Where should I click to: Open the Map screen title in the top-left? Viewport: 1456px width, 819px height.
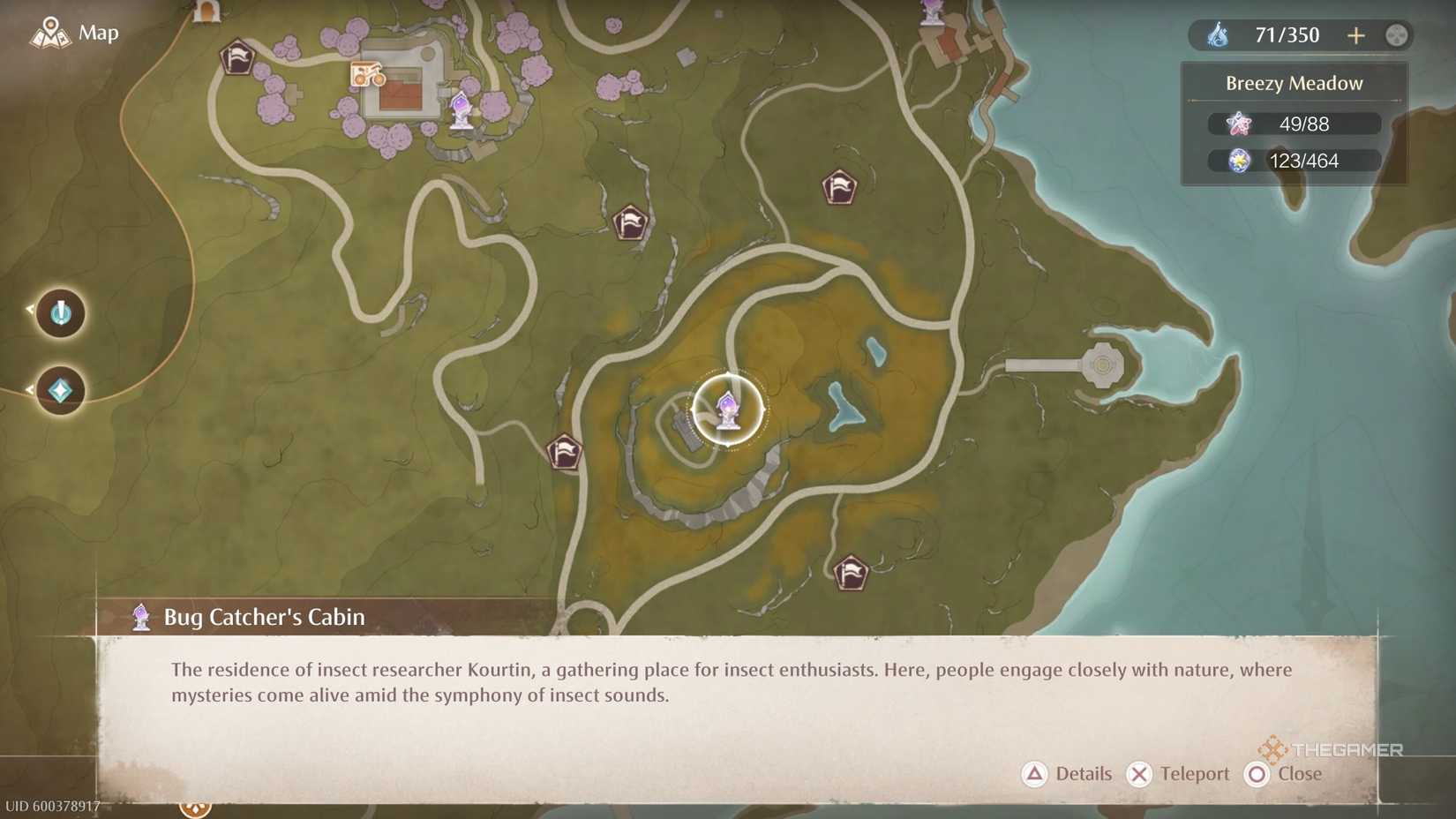(98, 34)
